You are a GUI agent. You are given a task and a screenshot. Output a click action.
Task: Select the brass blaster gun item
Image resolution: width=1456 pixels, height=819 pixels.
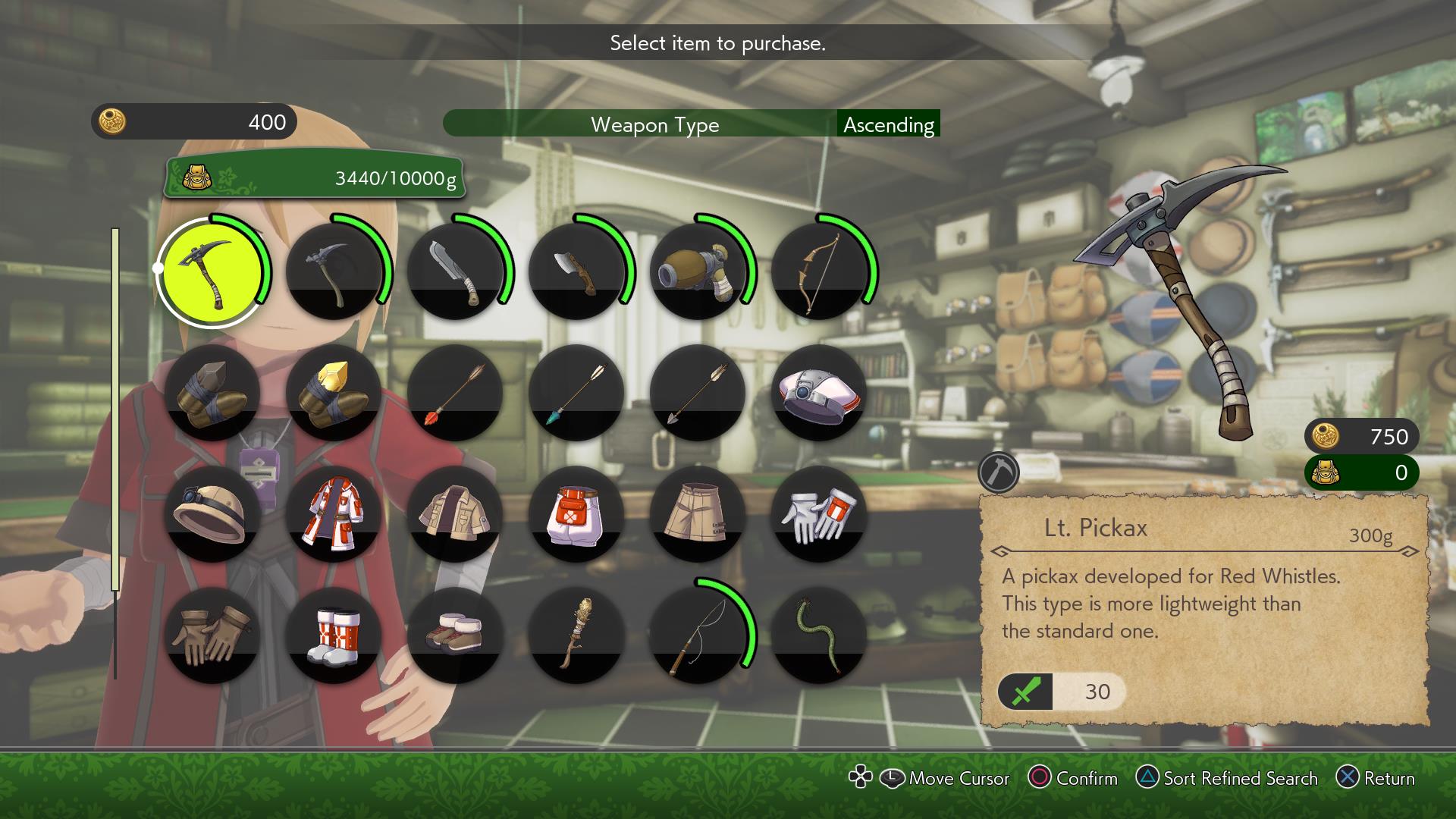[698, 271]
